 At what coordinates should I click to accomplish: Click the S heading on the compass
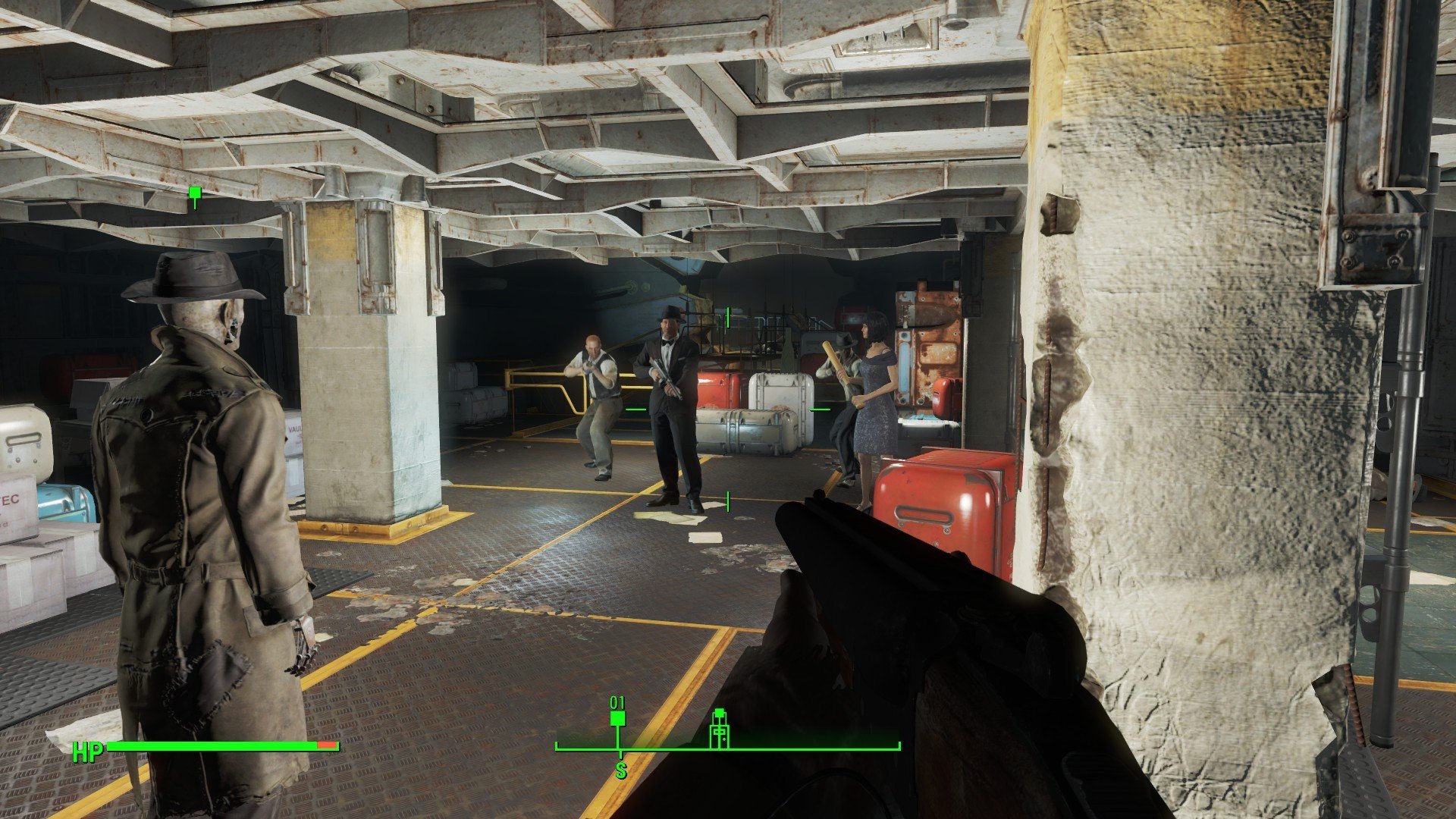click(x=621, y=771)
